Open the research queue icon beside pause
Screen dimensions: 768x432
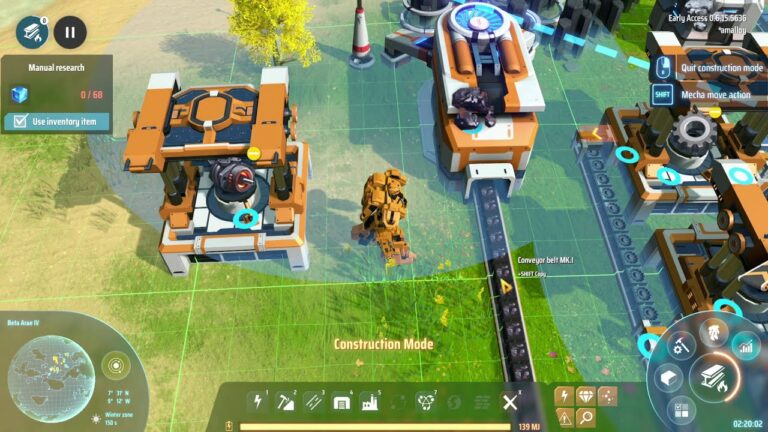point(31,32)
